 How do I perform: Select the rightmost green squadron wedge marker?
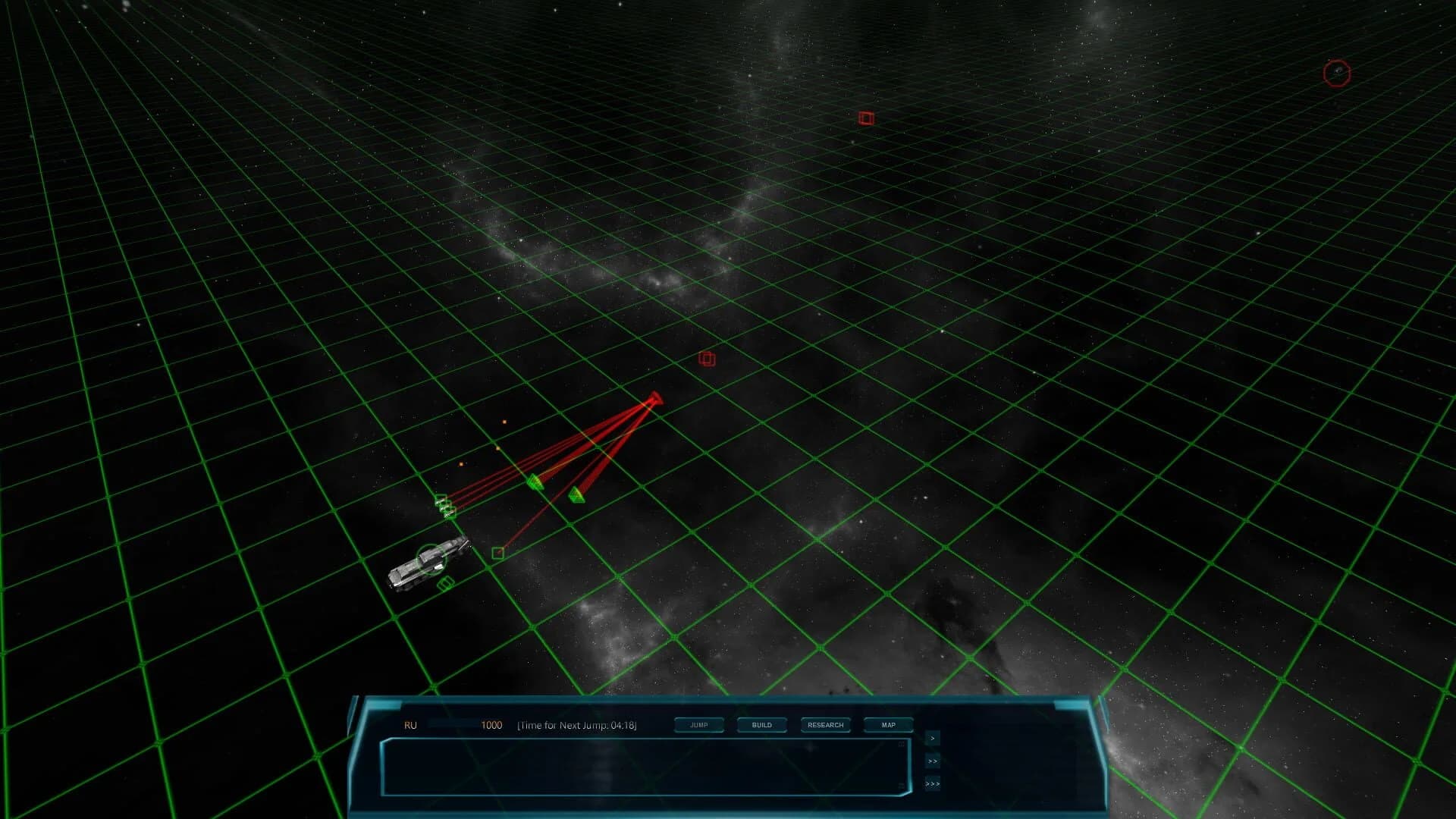point(577,496)
